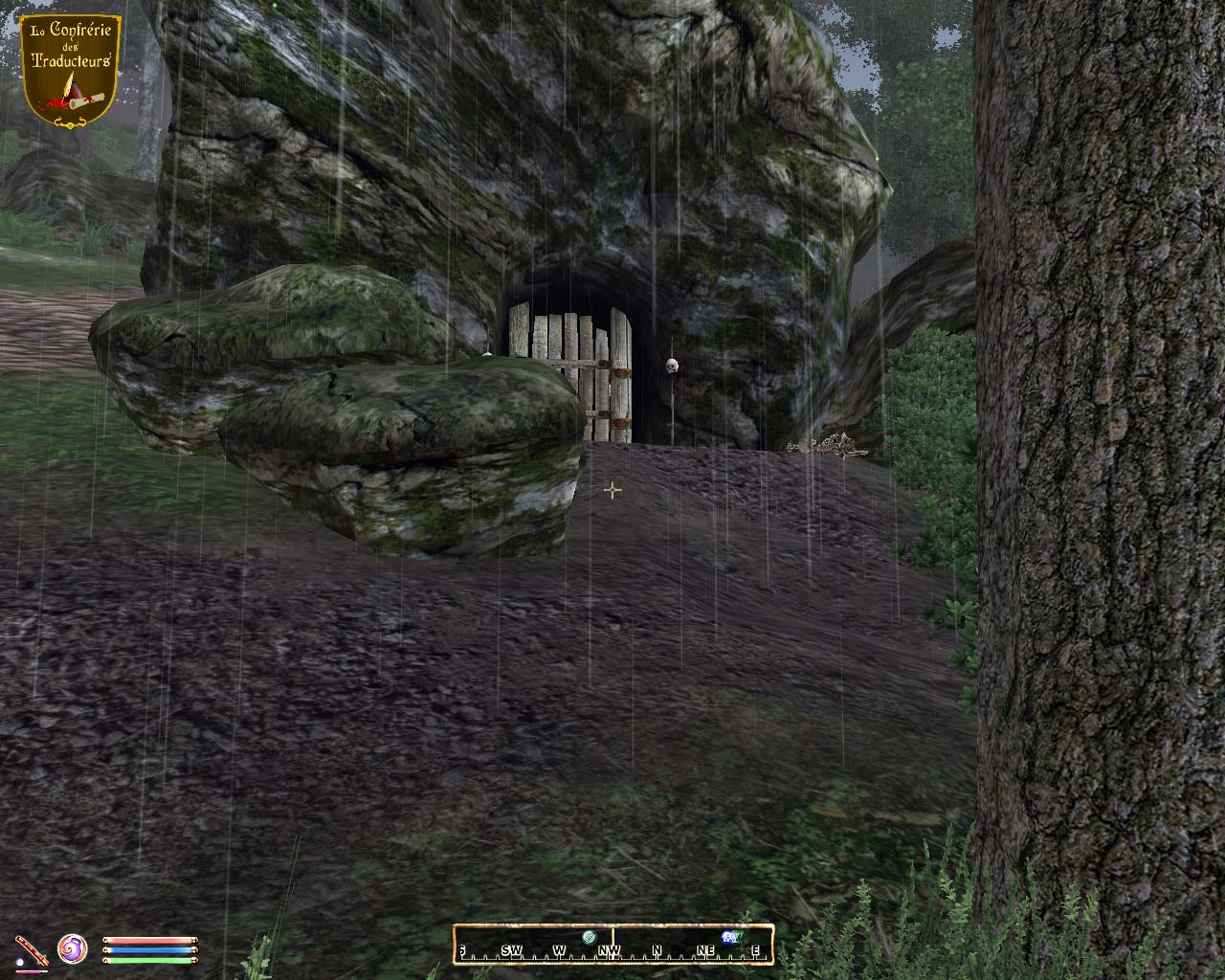Click the compass bar

point(612,945)
